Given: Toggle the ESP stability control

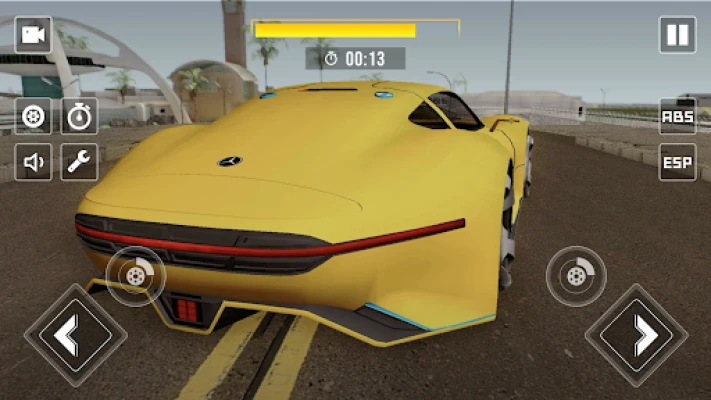Looking at the screenshot, I should click(677, 162).
